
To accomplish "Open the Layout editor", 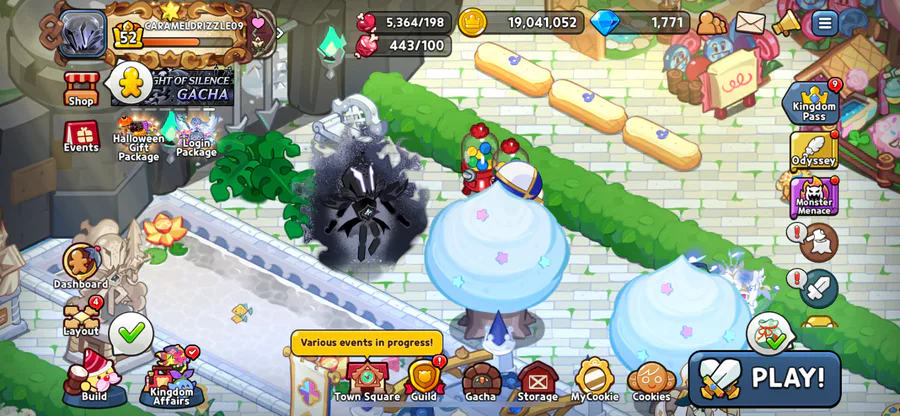I will 81,318.
